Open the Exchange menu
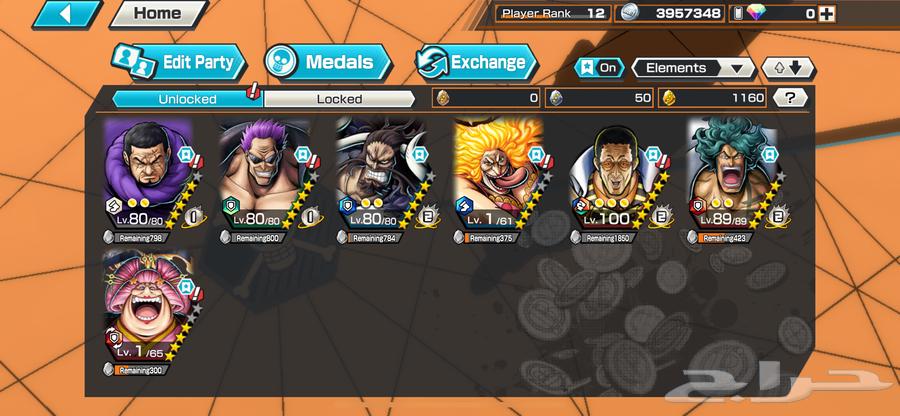This screenshot has width=900, height=416. (x=474, y=62)
